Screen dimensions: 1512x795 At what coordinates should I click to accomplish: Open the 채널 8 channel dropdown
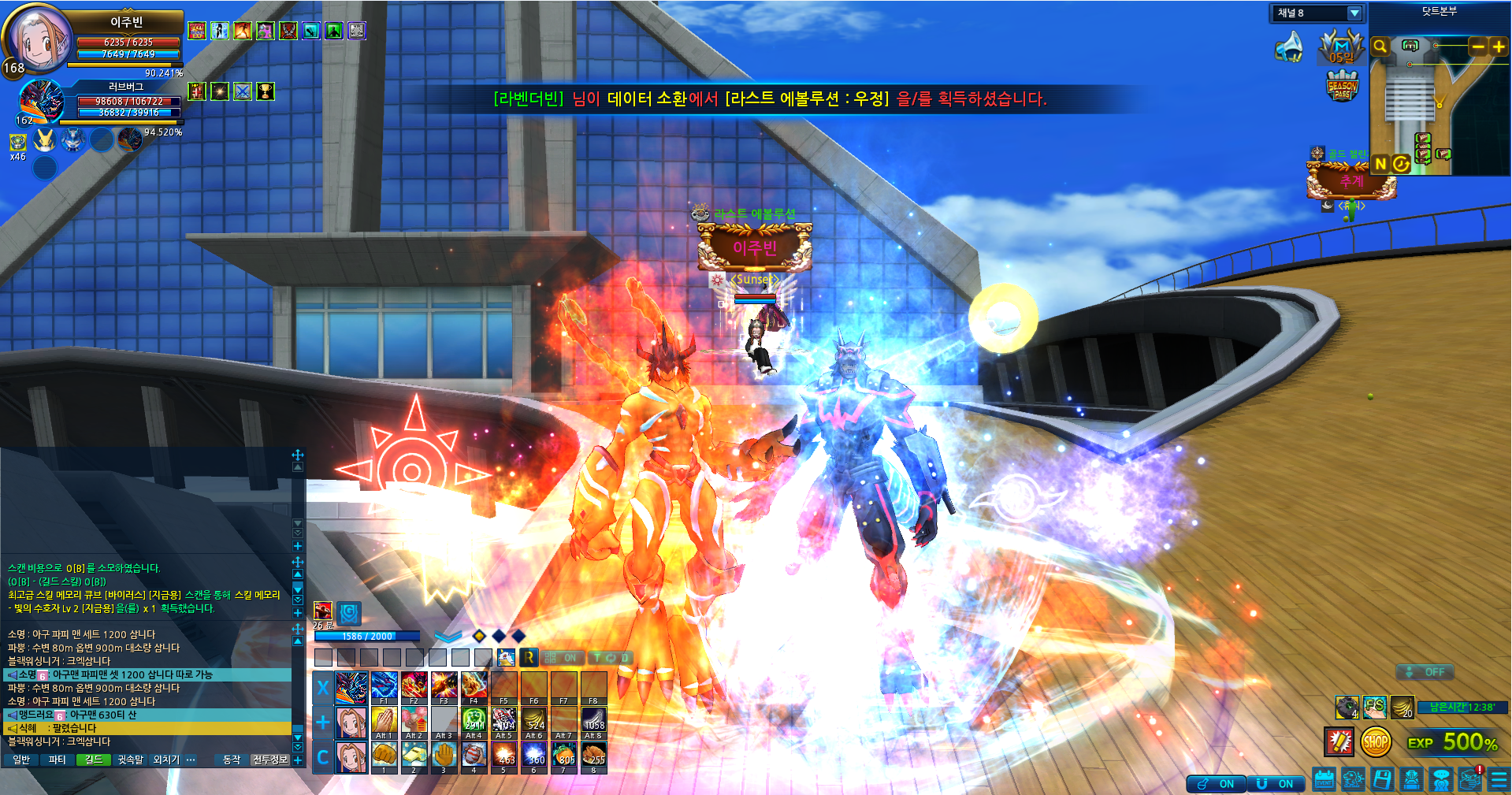[1354, 13]
